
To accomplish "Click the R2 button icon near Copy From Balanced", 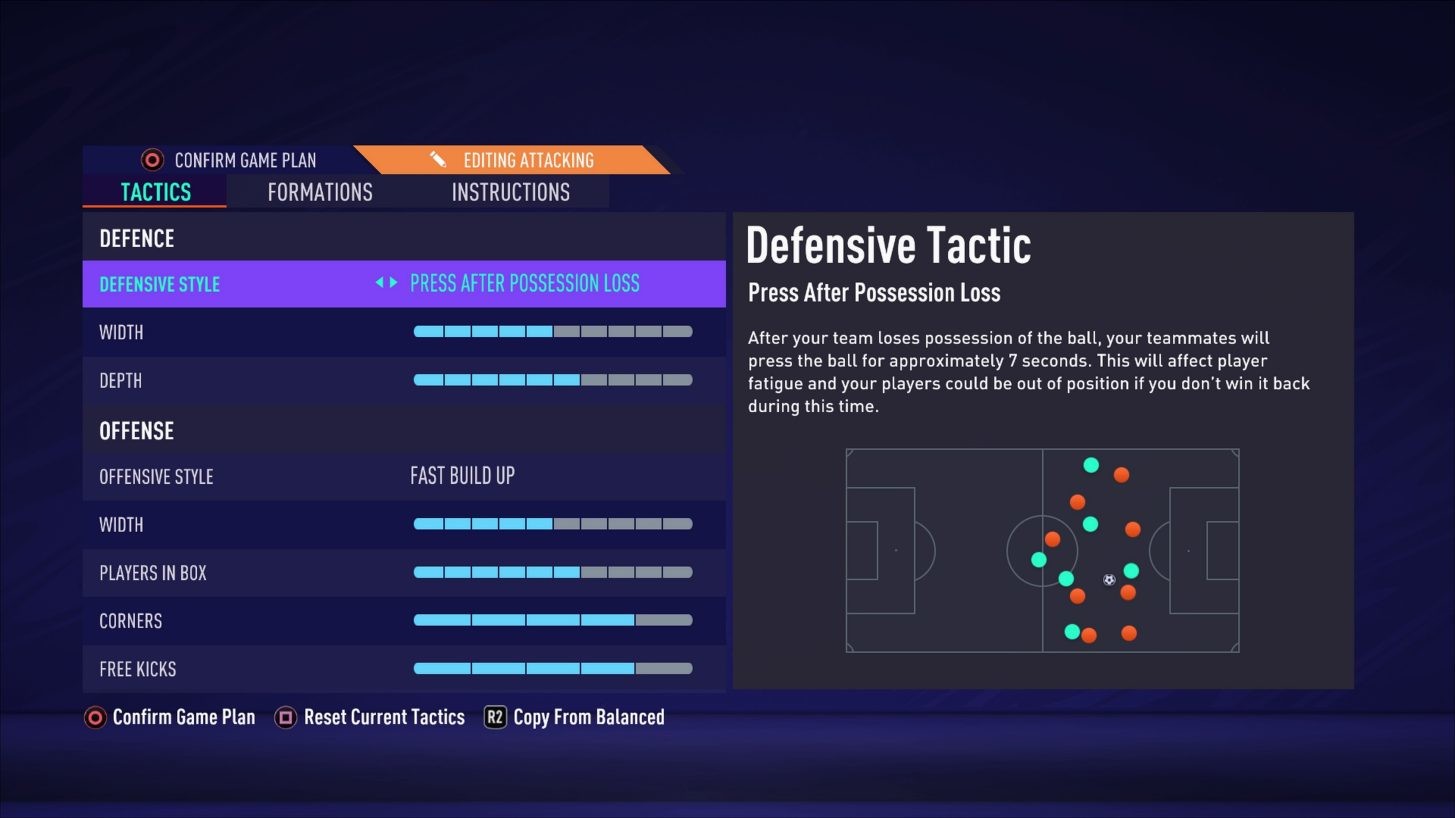I will point(494,717).
